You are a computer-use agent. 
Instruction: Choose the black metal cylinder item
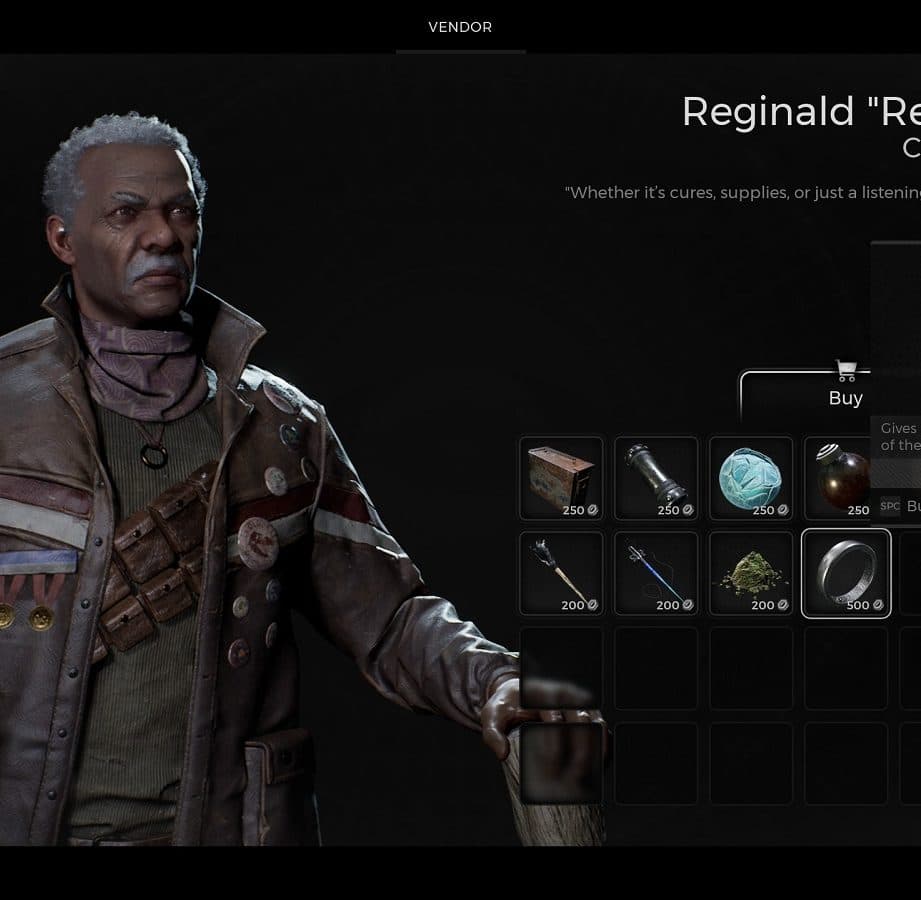(656, 478)
